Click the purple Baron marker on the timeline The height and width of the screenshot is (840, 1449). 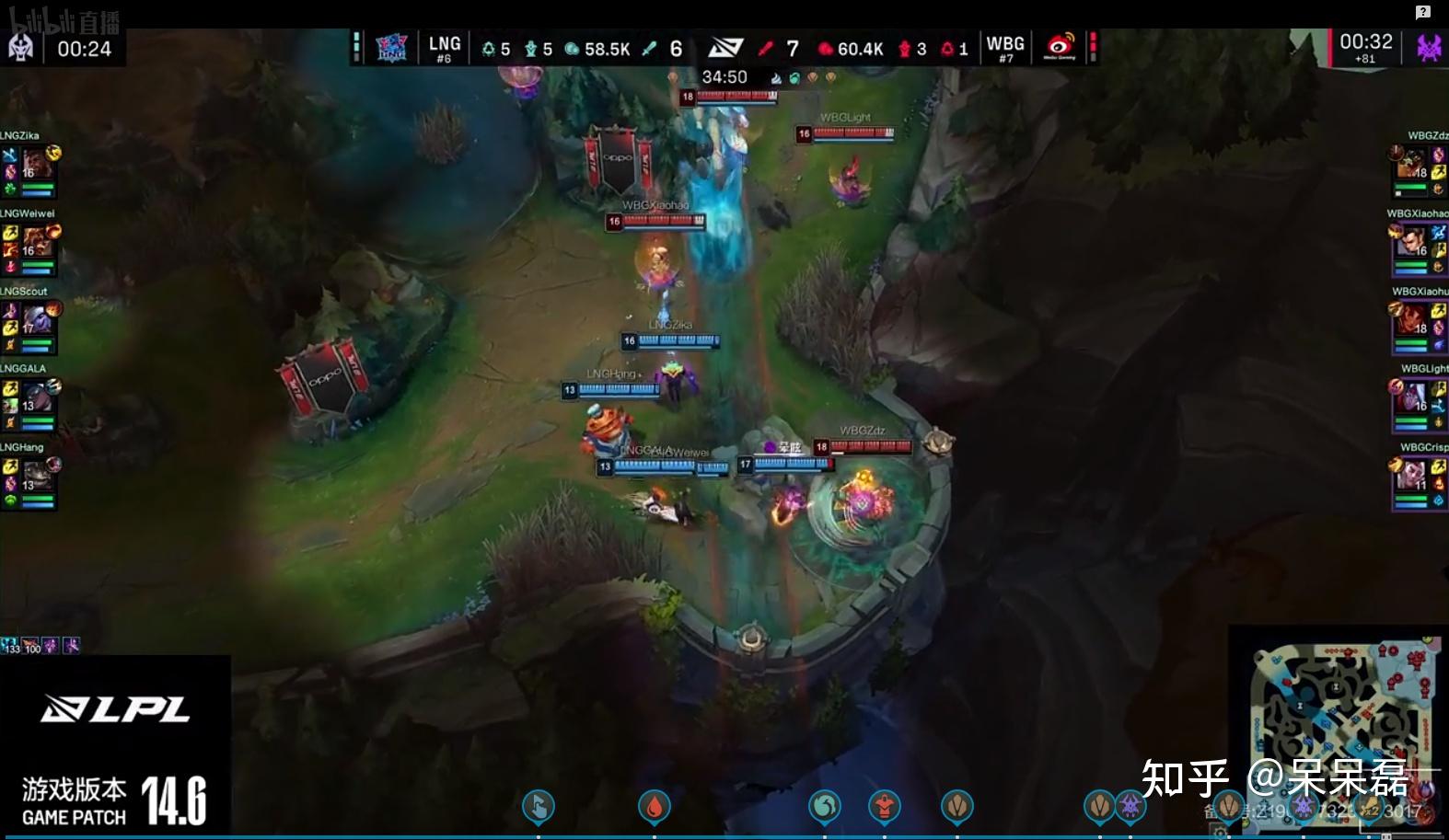1130,806
